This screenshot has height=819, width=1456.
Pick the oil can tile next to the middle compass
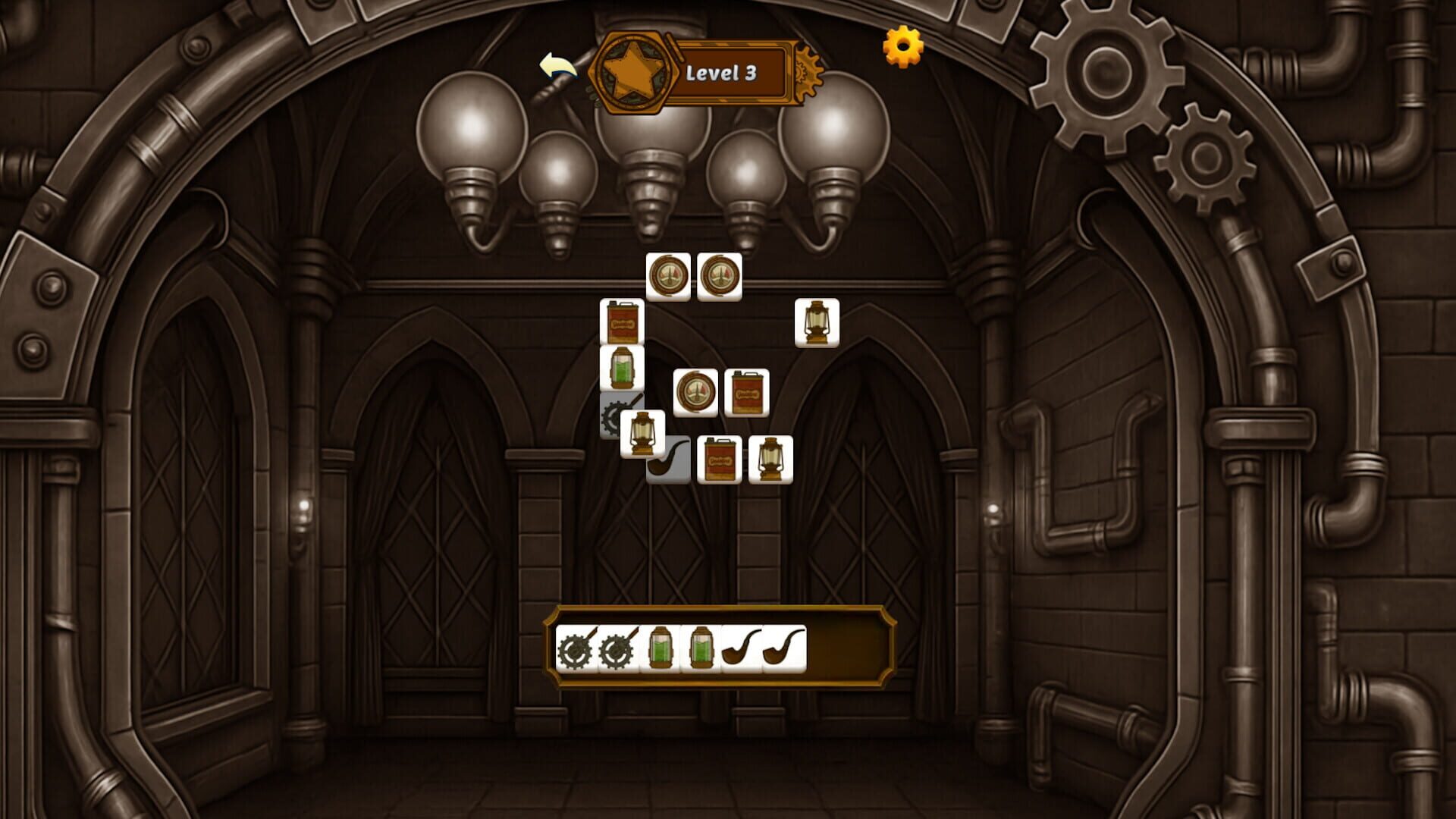click(x=747, y=393)
